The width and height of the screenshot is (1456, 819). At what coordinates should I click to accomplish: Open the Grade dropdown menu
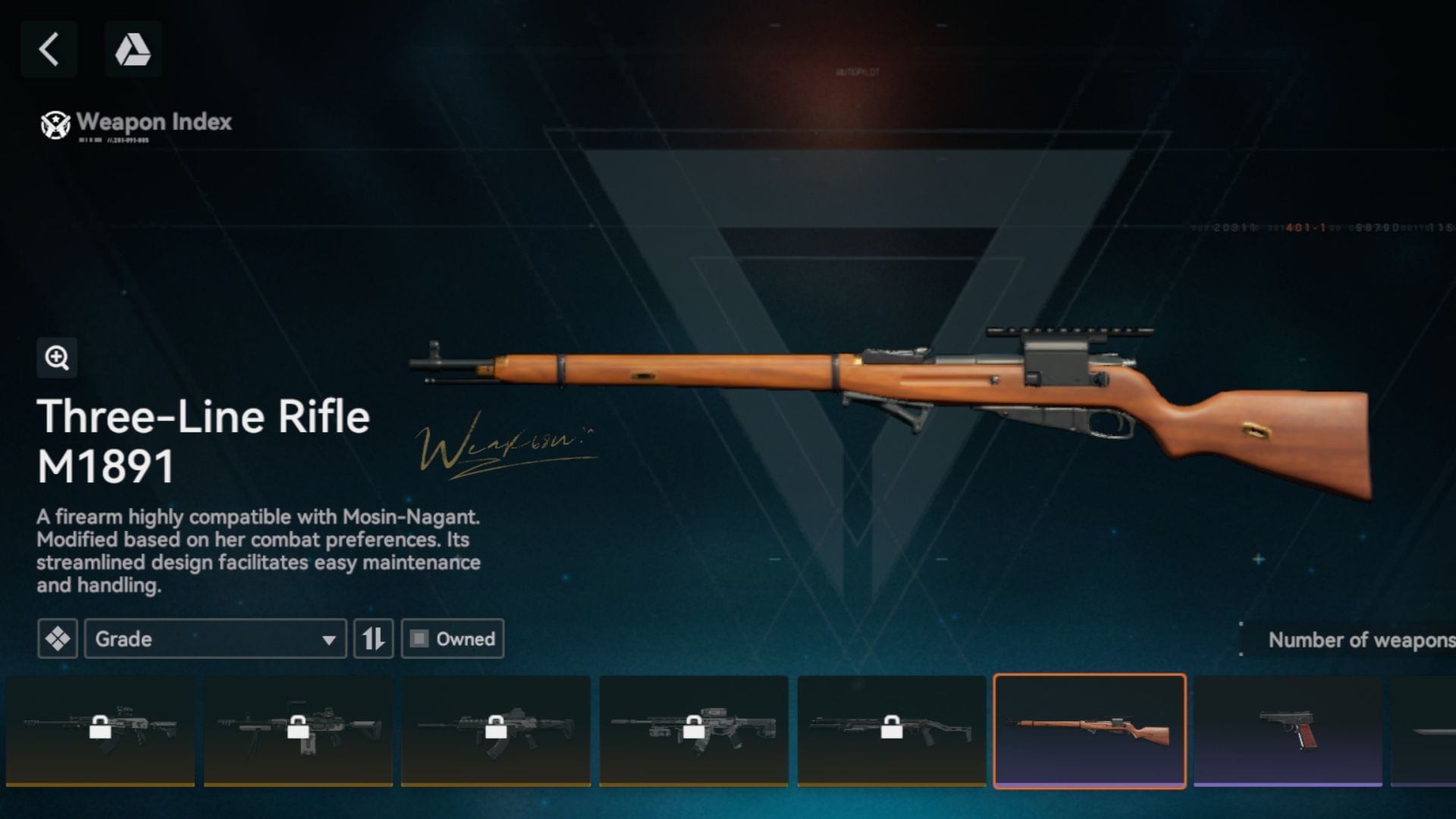tap(215, 639)
